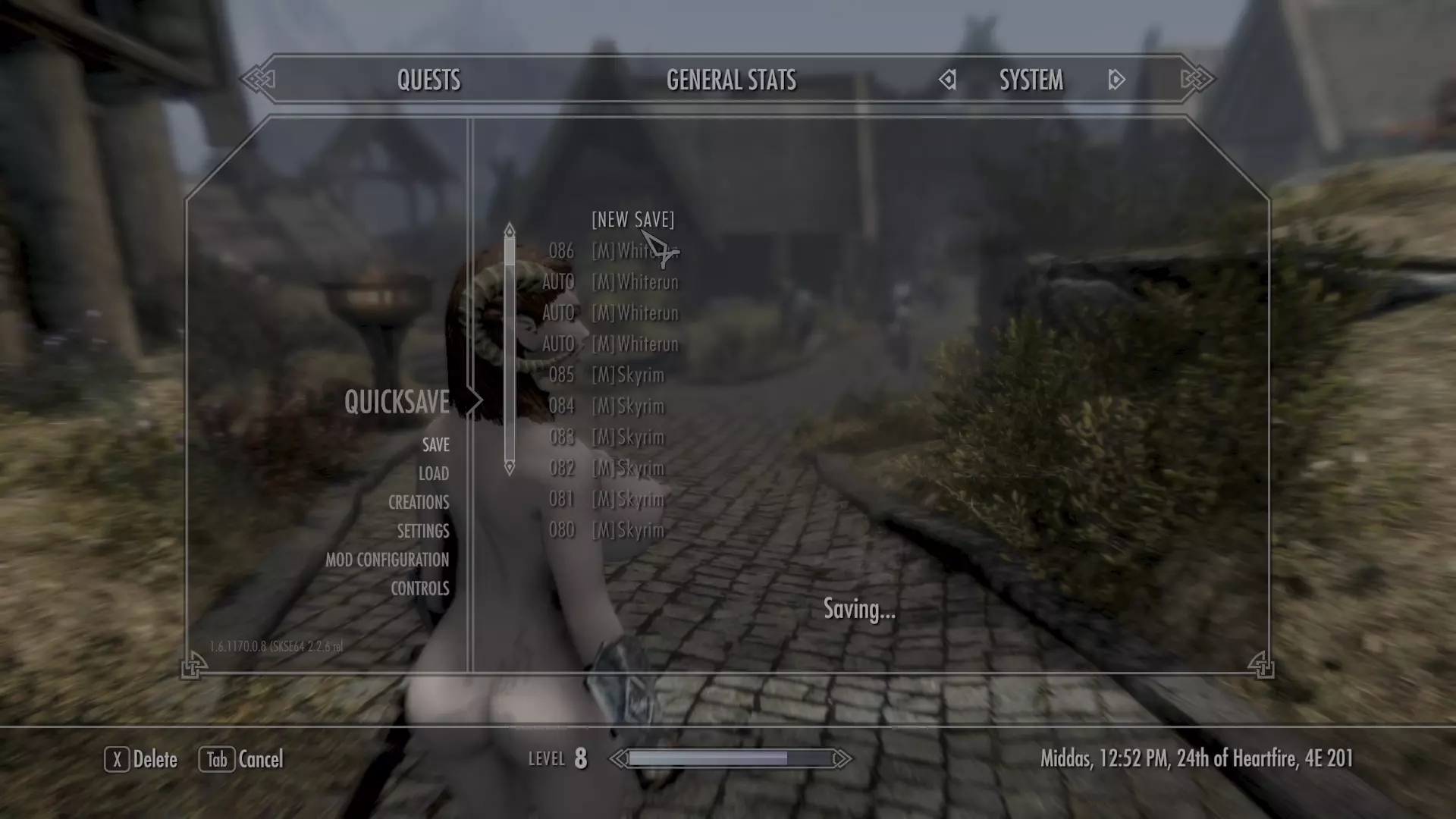
Task: Click the save list scroll-down arrow
Action: (510, 468)
